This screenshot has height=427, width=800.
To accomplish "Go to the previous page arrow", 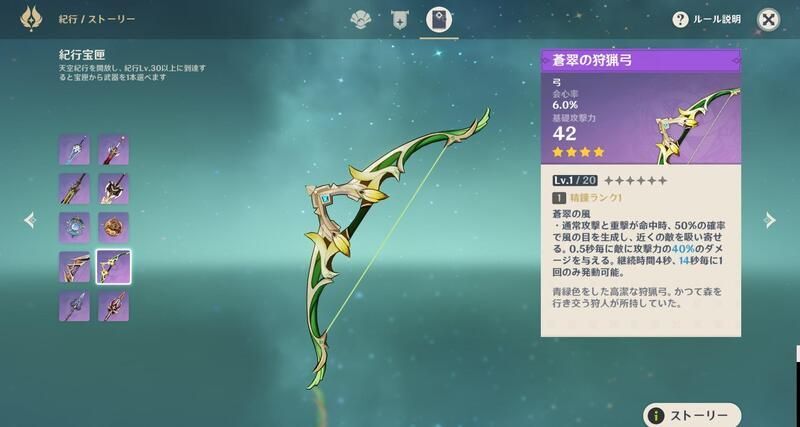I will coord(29,219).
